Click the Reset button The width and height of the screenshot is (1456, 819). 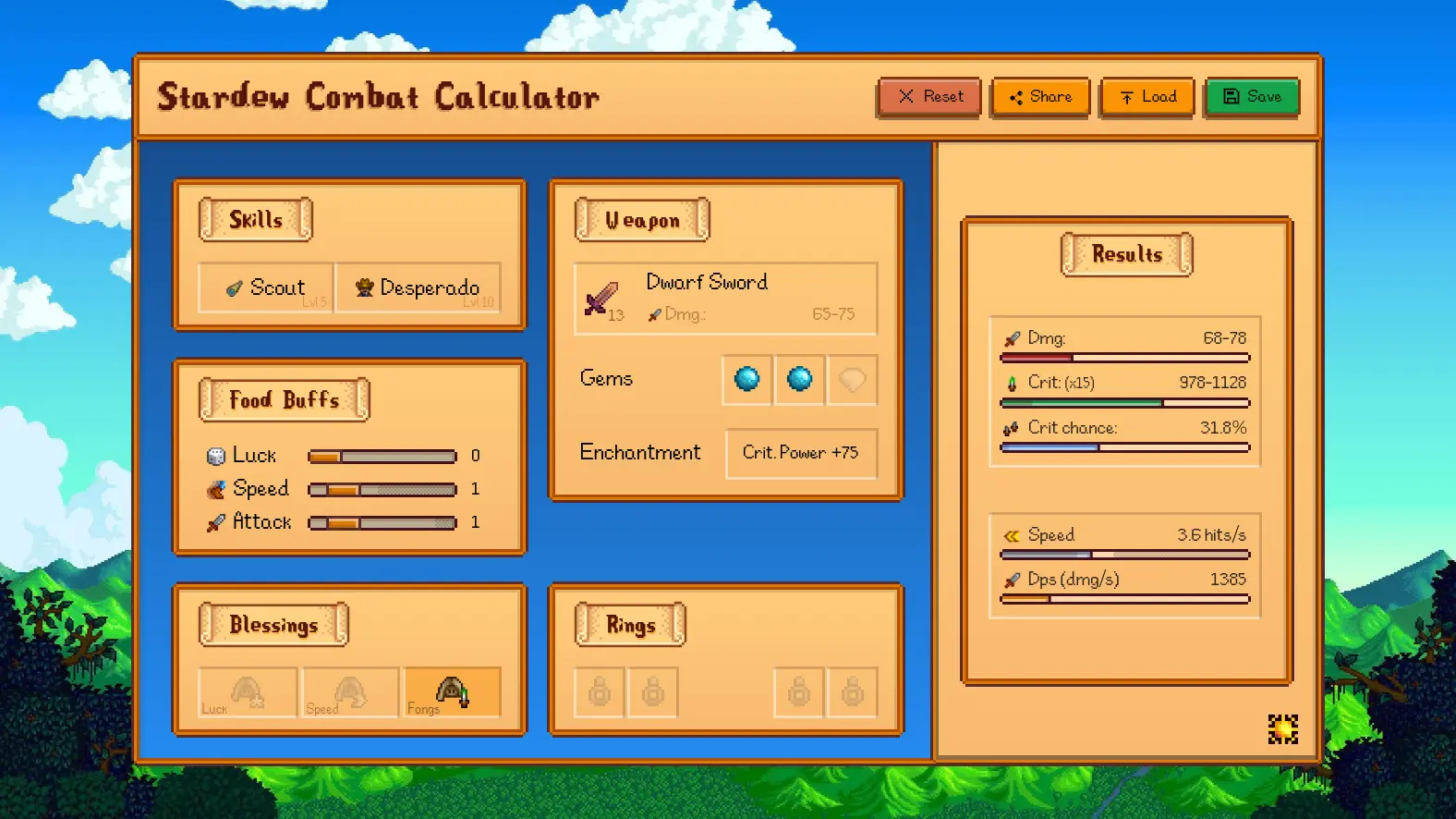point(929,97)
